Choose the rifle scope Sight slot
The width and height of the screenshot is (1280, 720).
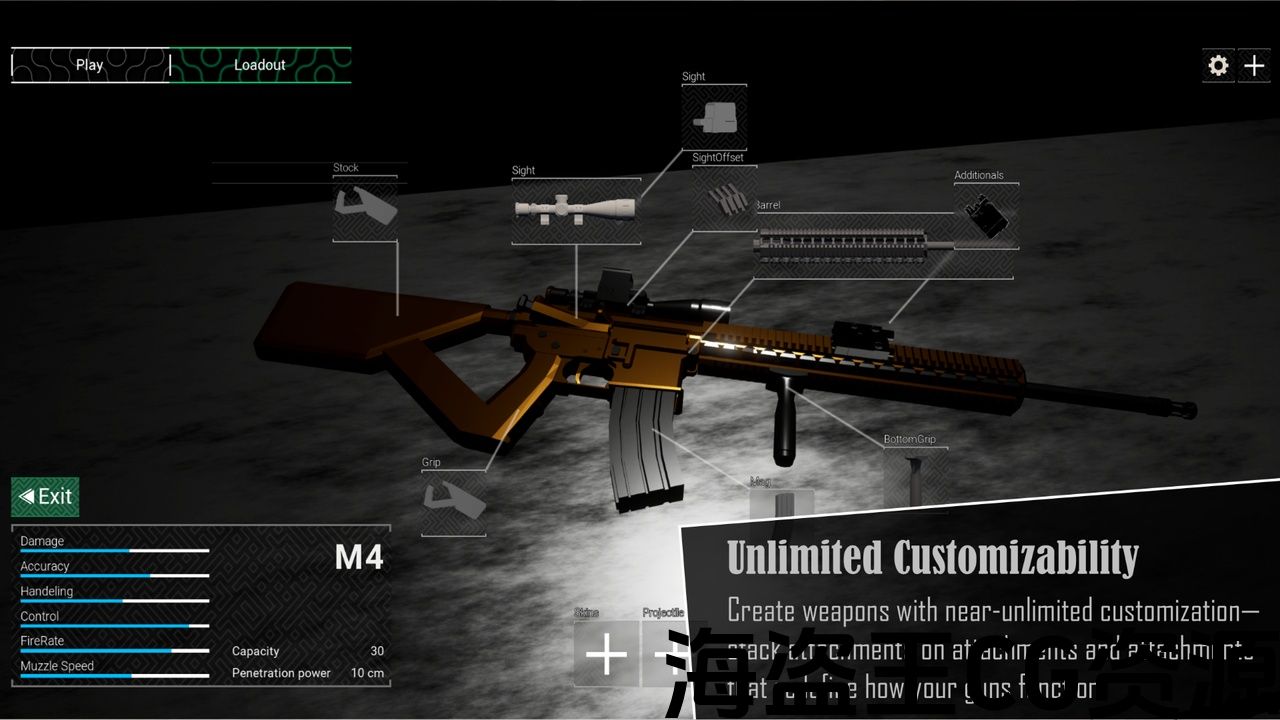click(576, 210)
